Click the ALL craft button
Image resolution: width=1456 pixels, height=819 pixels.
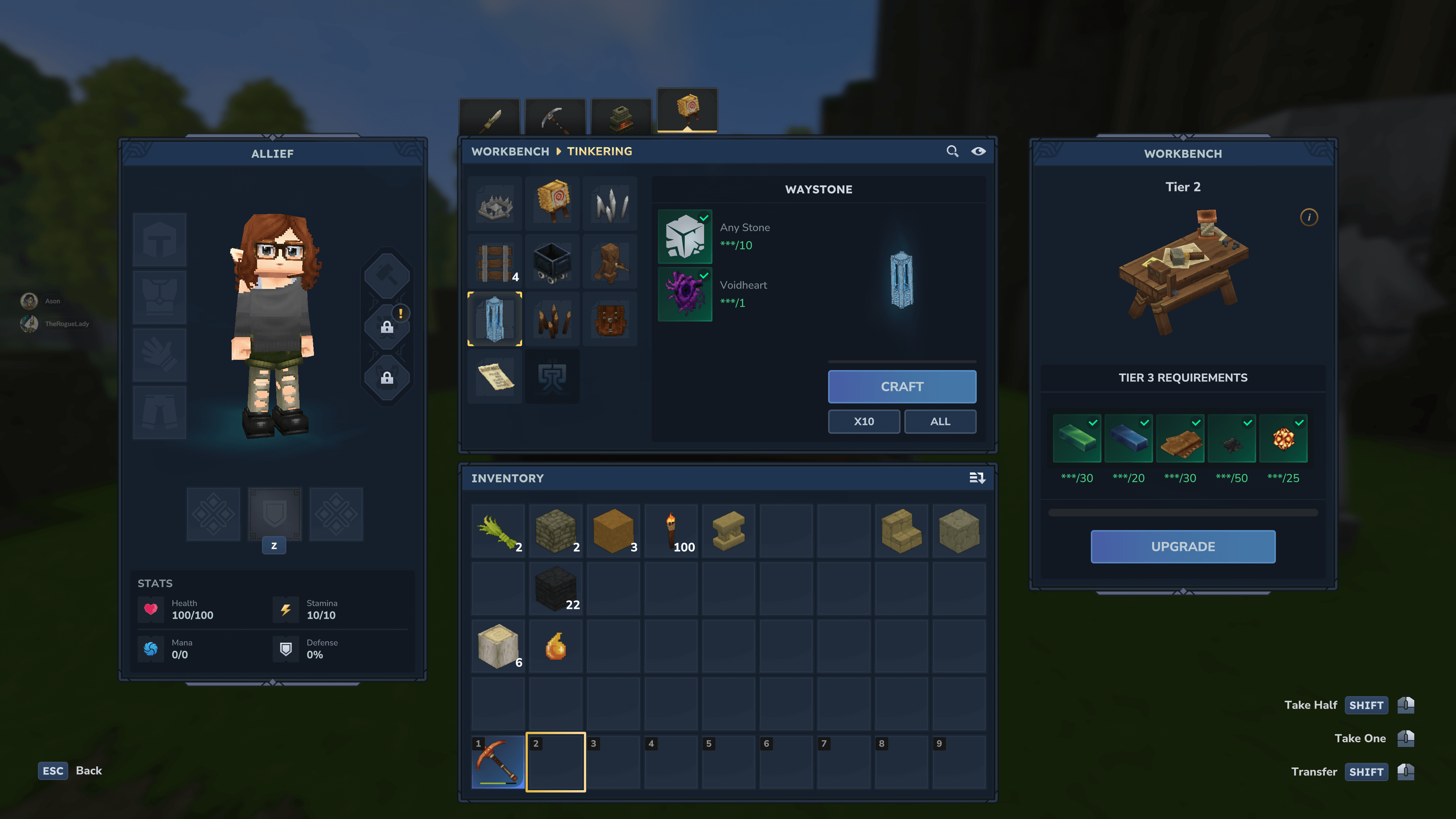coord(940,422)
